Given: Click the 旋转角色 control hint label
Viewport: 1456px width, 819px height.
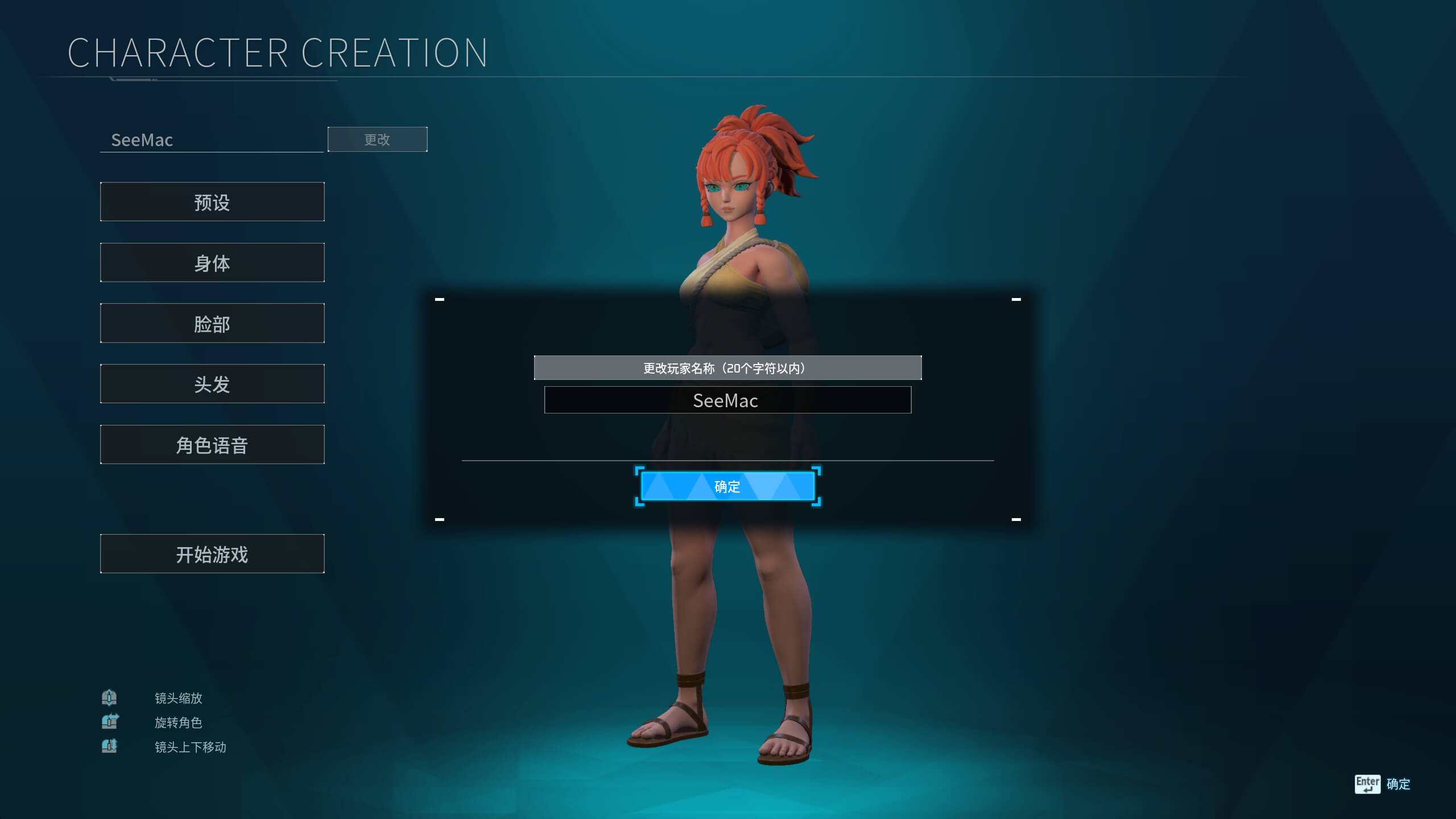Looking at the screenshot, I should point(178,723).
